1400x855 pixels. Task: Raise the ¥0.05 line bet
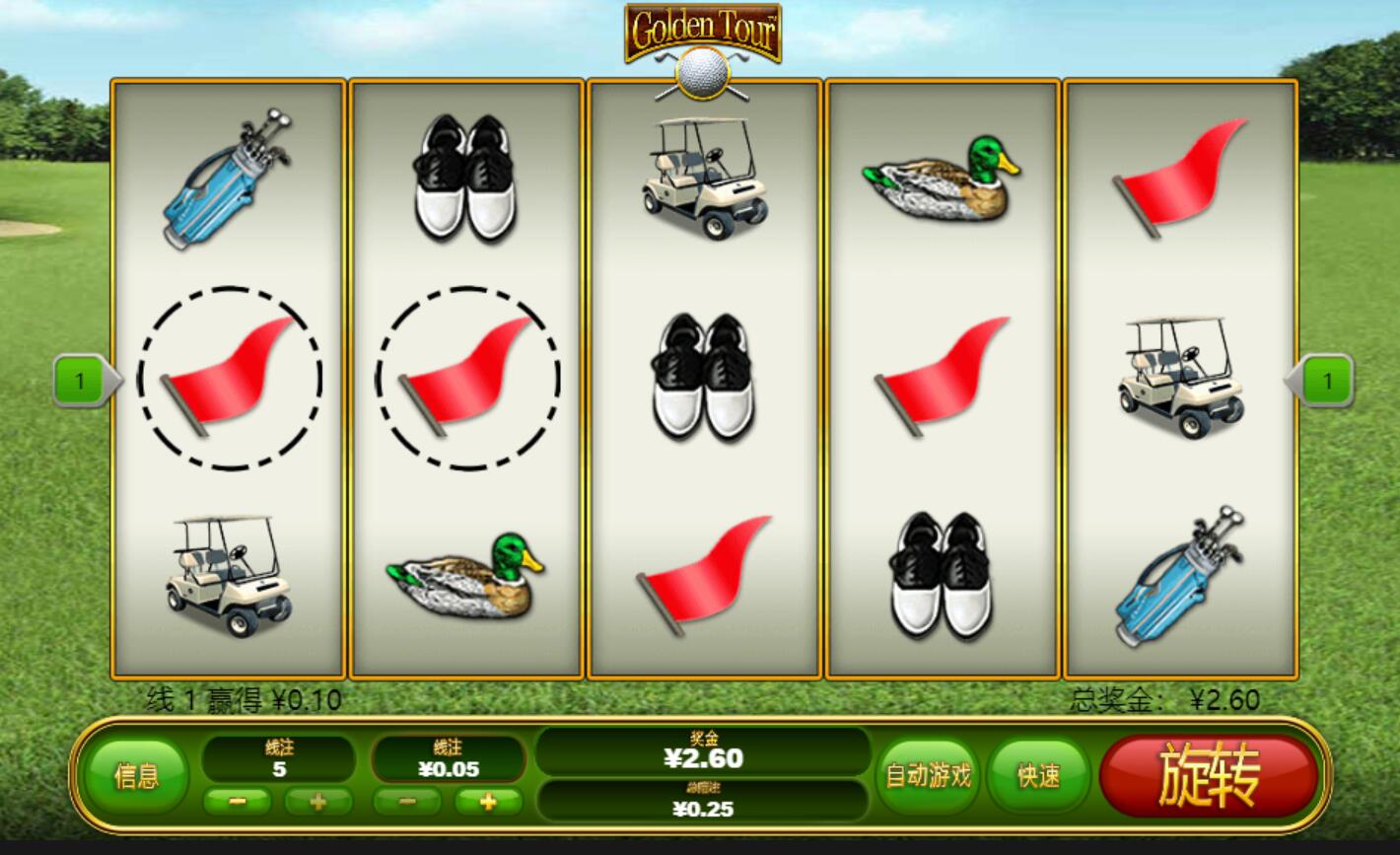click(488, 802)
